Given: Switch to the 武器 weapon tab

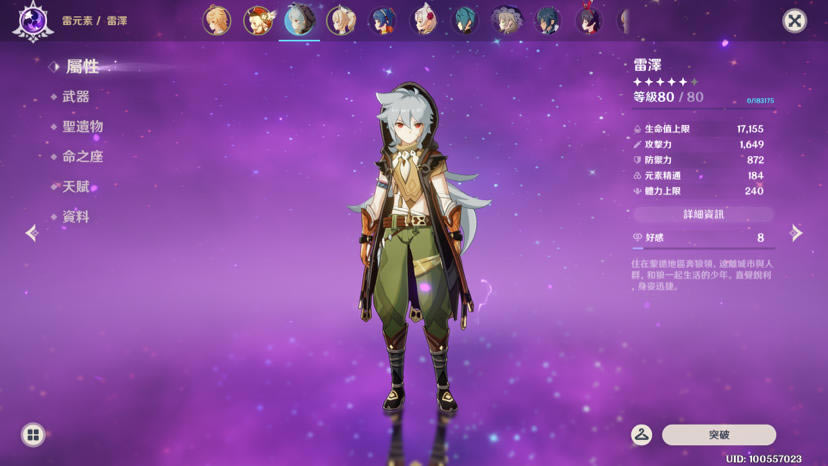Looking at the screenshot, I should (76, 97).
